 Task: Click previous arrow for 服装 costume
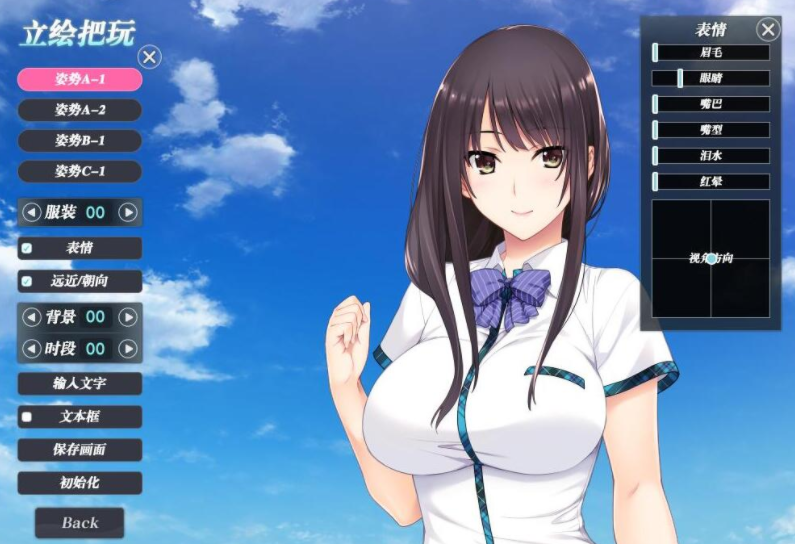tap(32, 212)
